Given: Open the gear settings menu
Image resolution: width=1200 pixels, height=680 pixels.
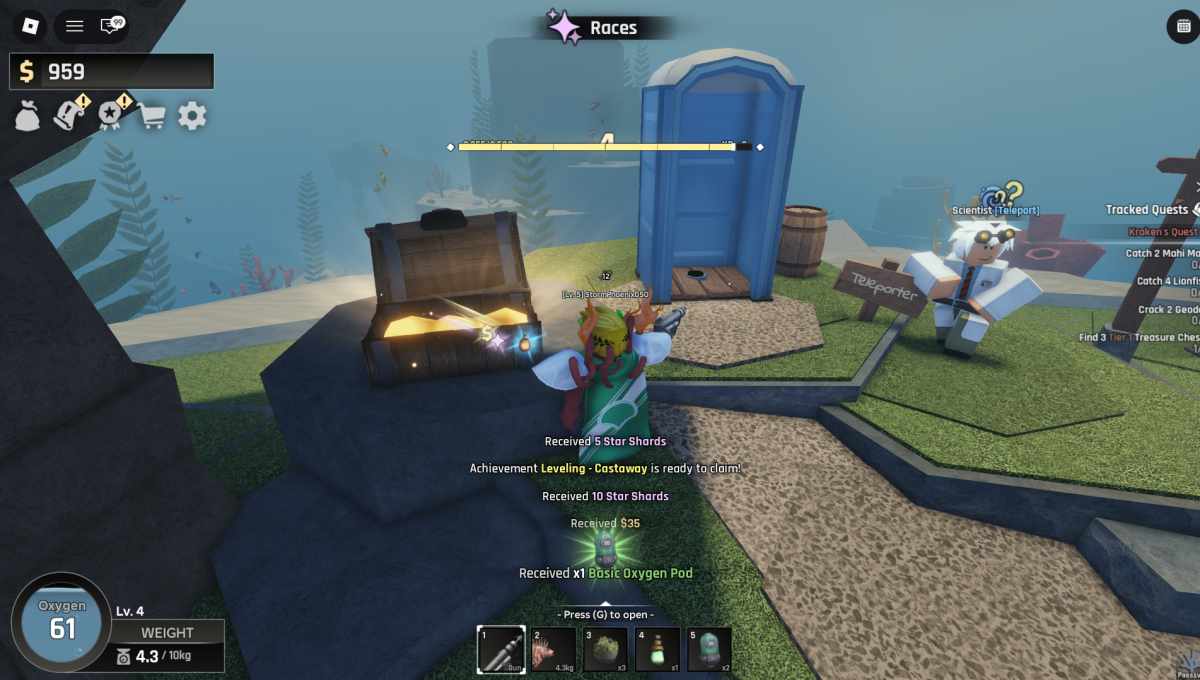Looking at the screenshot, I should [192, 116].
